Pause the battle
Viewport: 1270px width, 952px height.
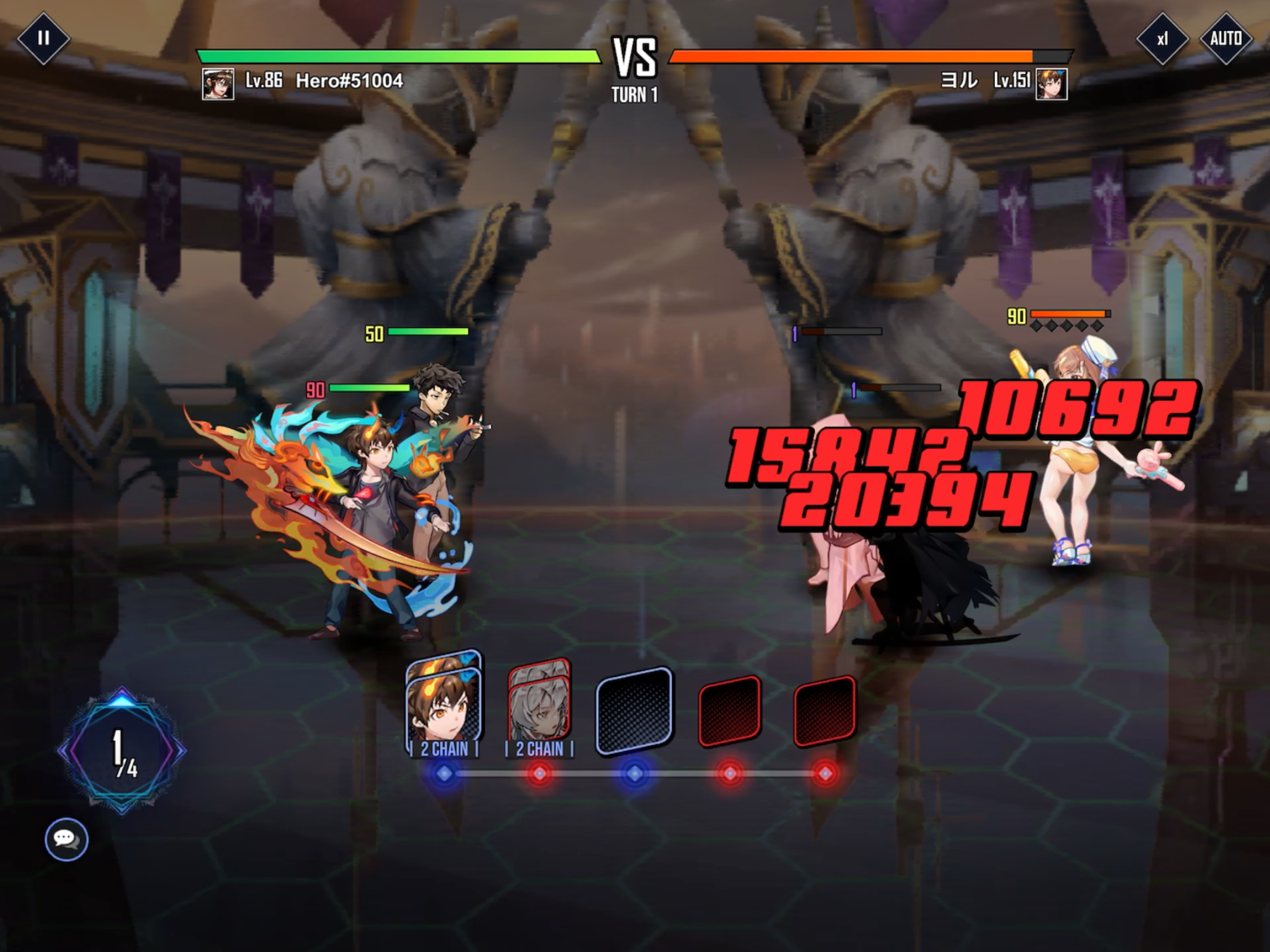point(43,39)
